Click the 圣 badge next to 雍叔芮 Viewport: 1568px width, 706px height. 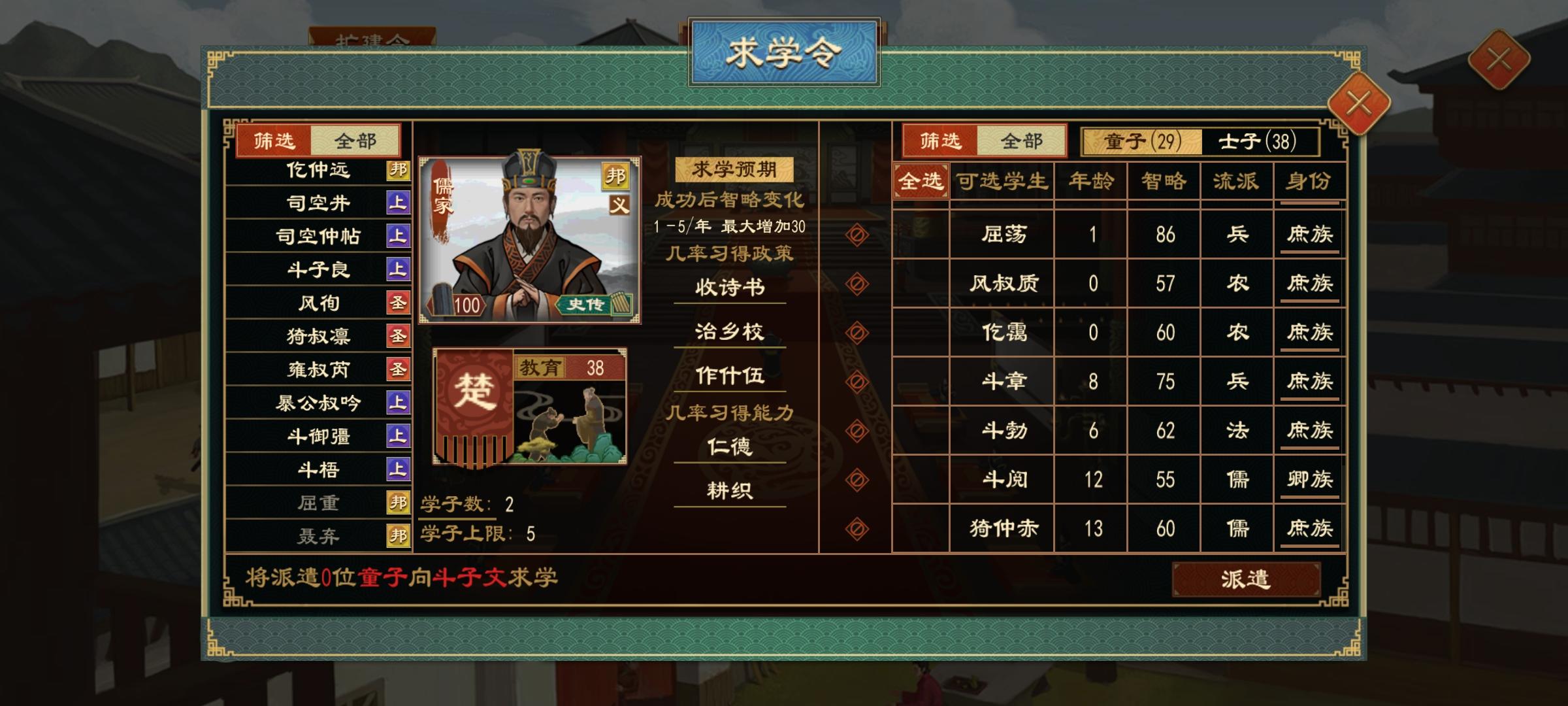pos(399,370)
